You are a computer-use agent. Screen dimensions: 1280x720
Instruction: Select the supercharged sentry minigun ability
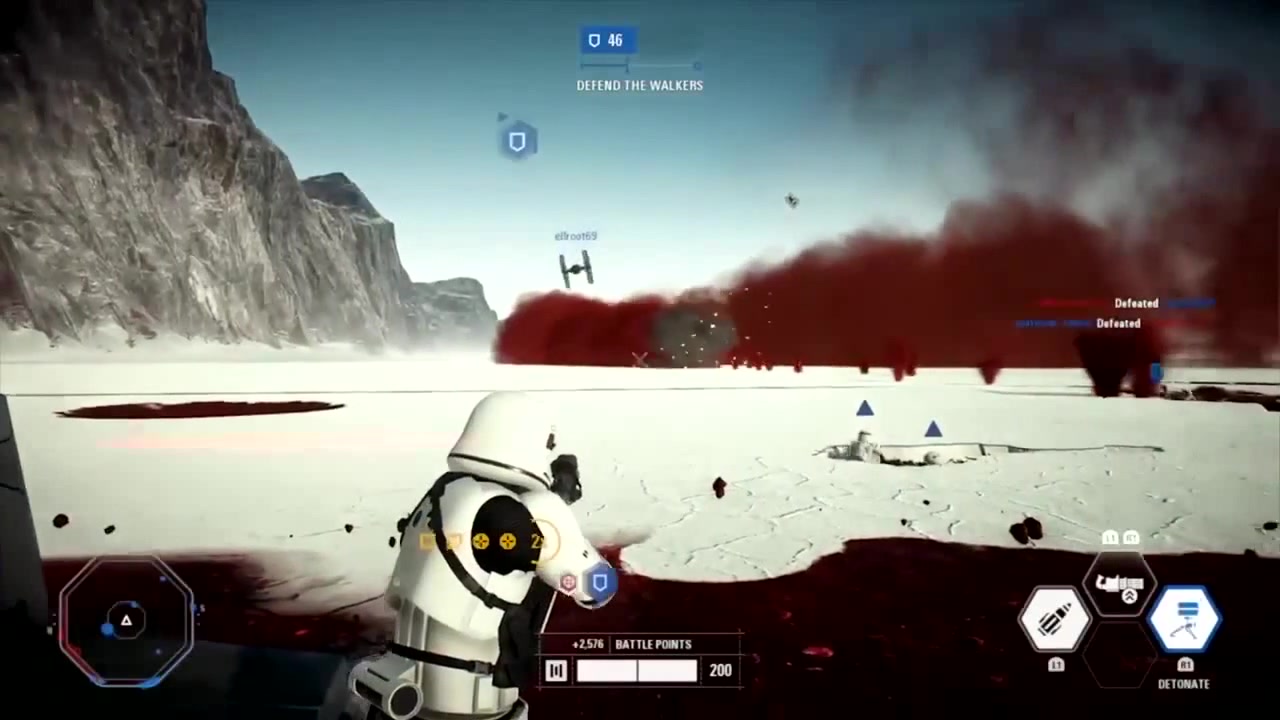[1120, 584]
